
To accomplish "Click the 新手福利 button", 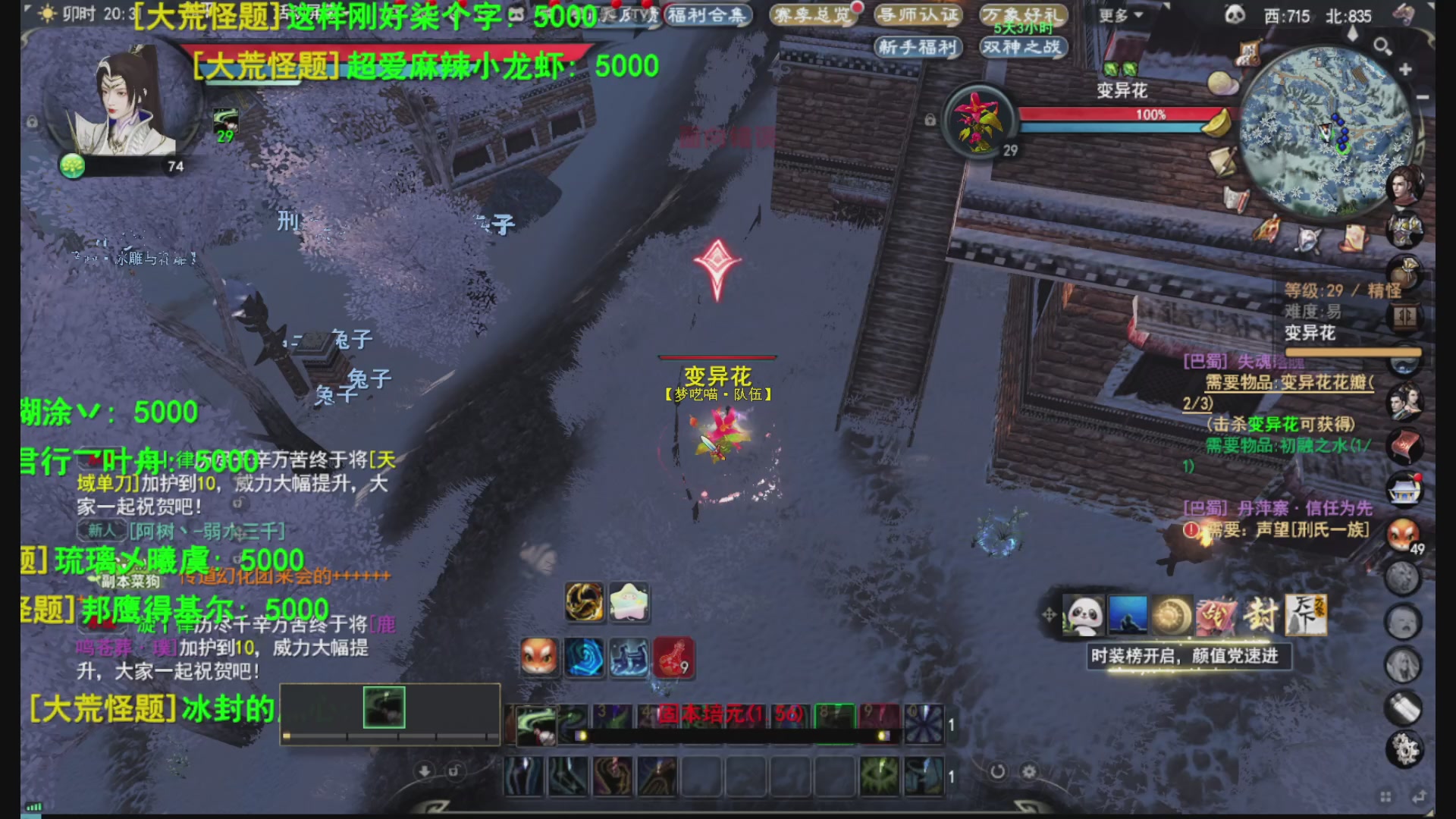I will coord(918,47).
